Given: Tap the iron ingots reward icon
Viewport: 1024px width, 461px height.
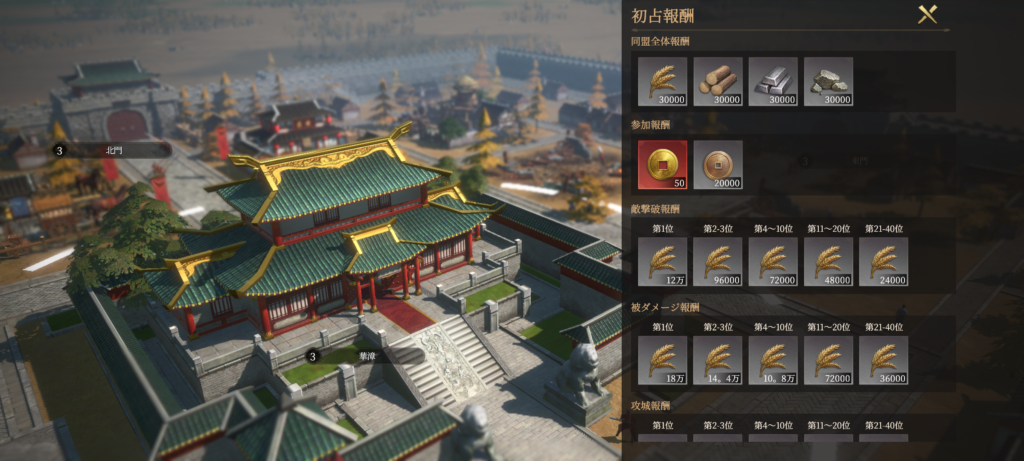Looking at the screenshot, I should (773, 81).
